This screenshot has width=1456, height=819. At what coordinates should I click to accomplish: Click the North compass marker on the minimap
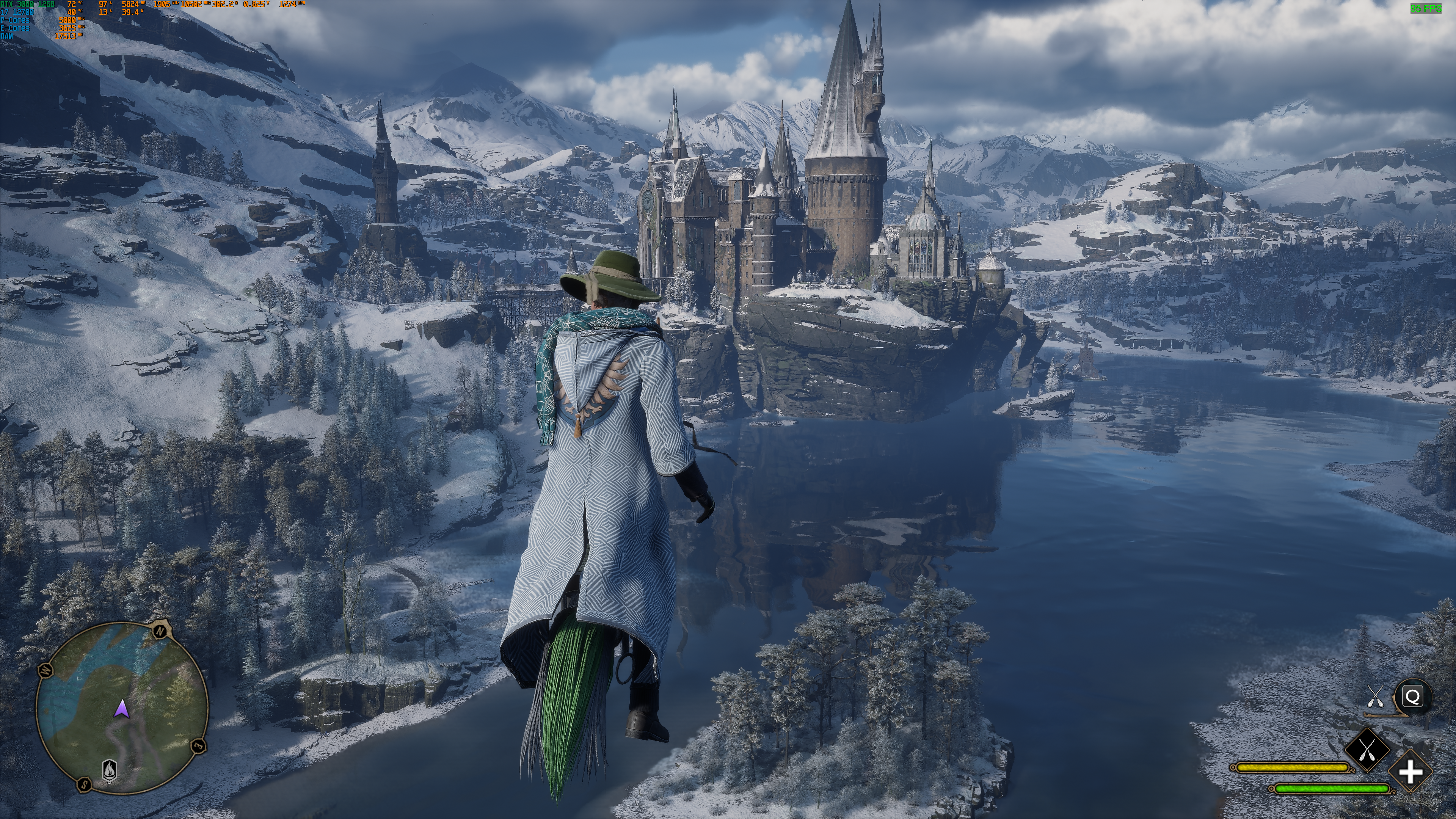[160, 630]
